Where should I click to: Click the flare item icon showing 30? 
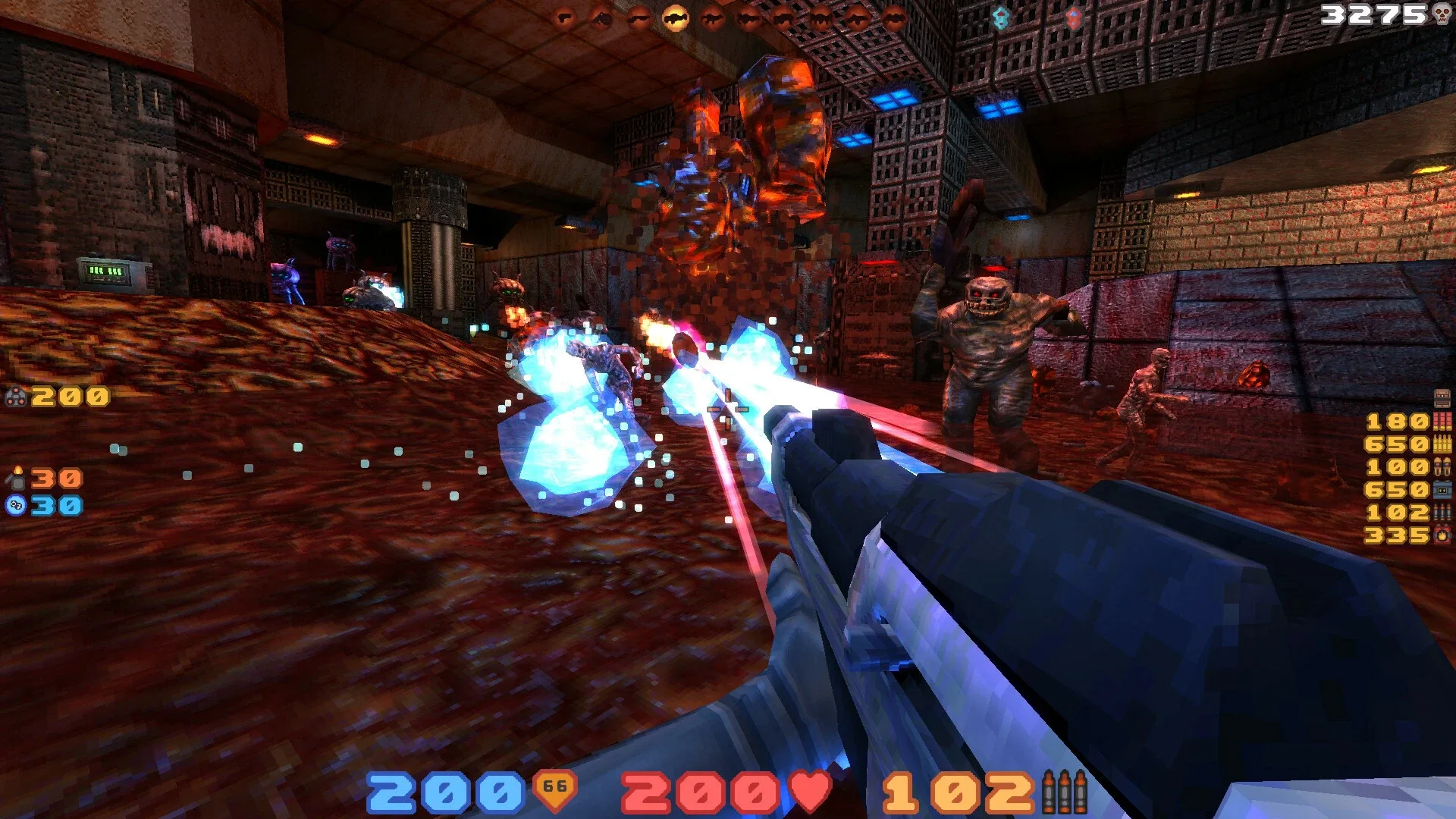point(18,479)
